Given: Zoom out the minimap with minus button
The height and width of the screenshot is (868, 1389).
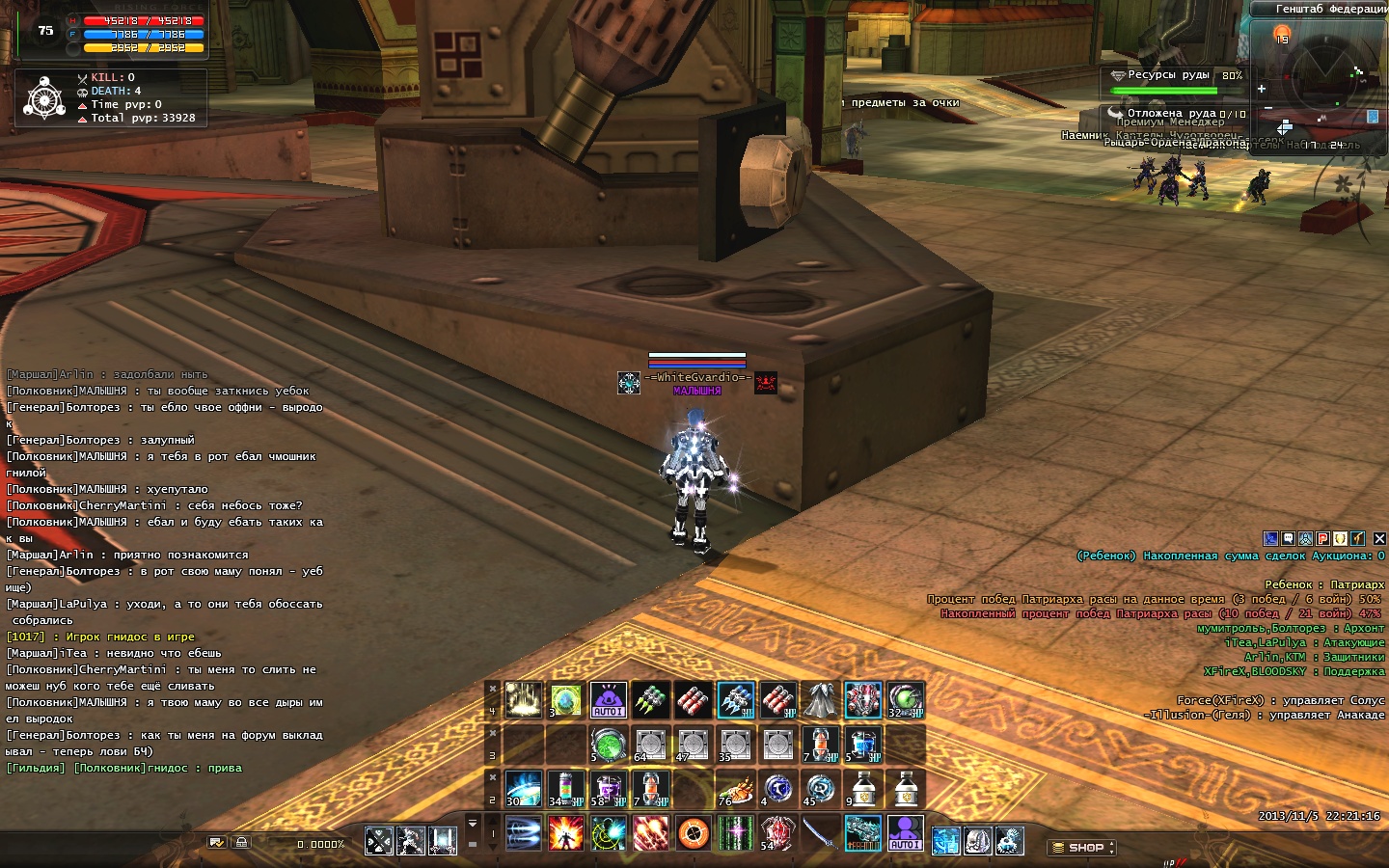Looking at the screenshot, I should tap(1267, 107).
